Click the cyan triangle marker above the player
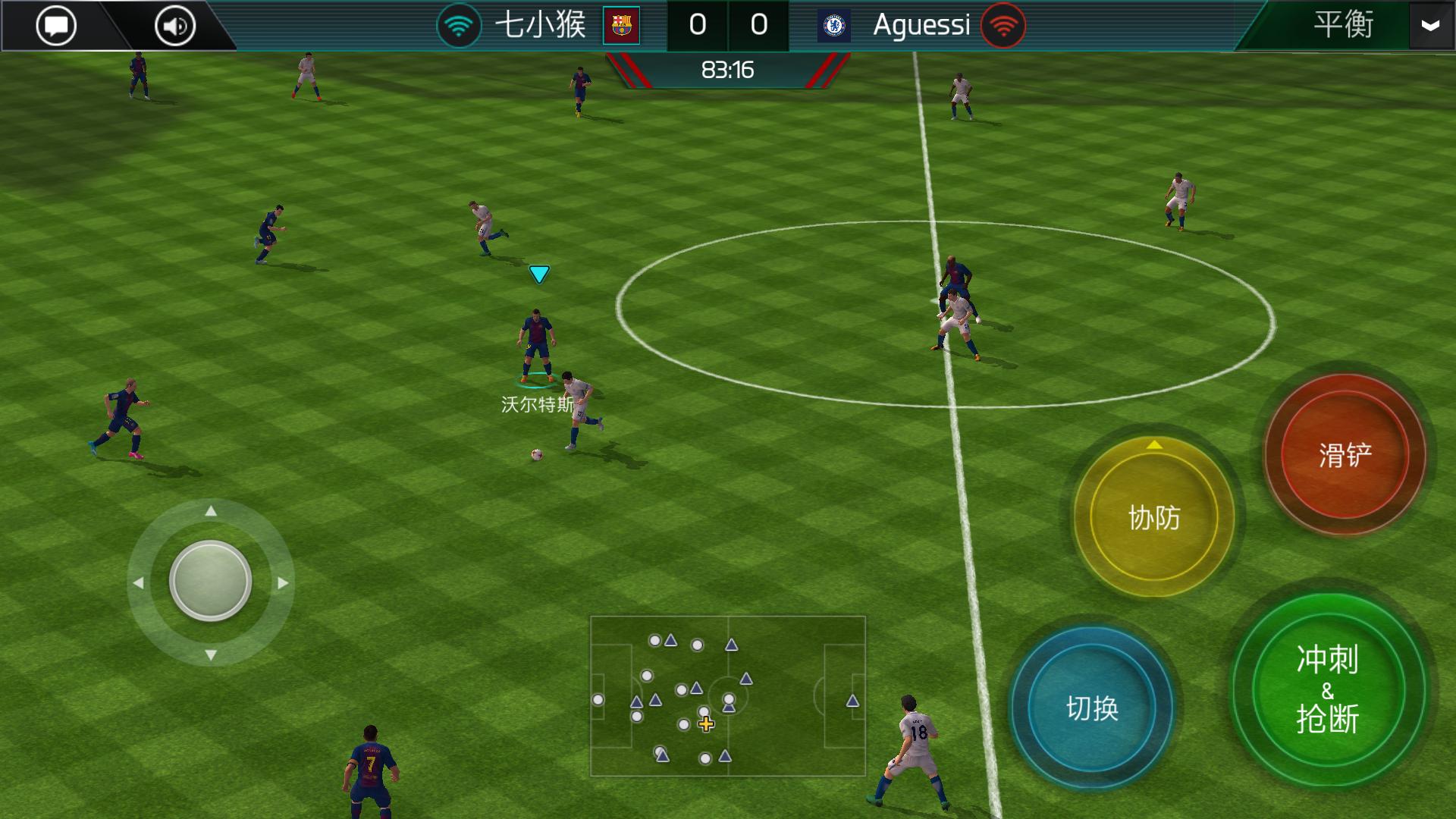 [539, 275]
